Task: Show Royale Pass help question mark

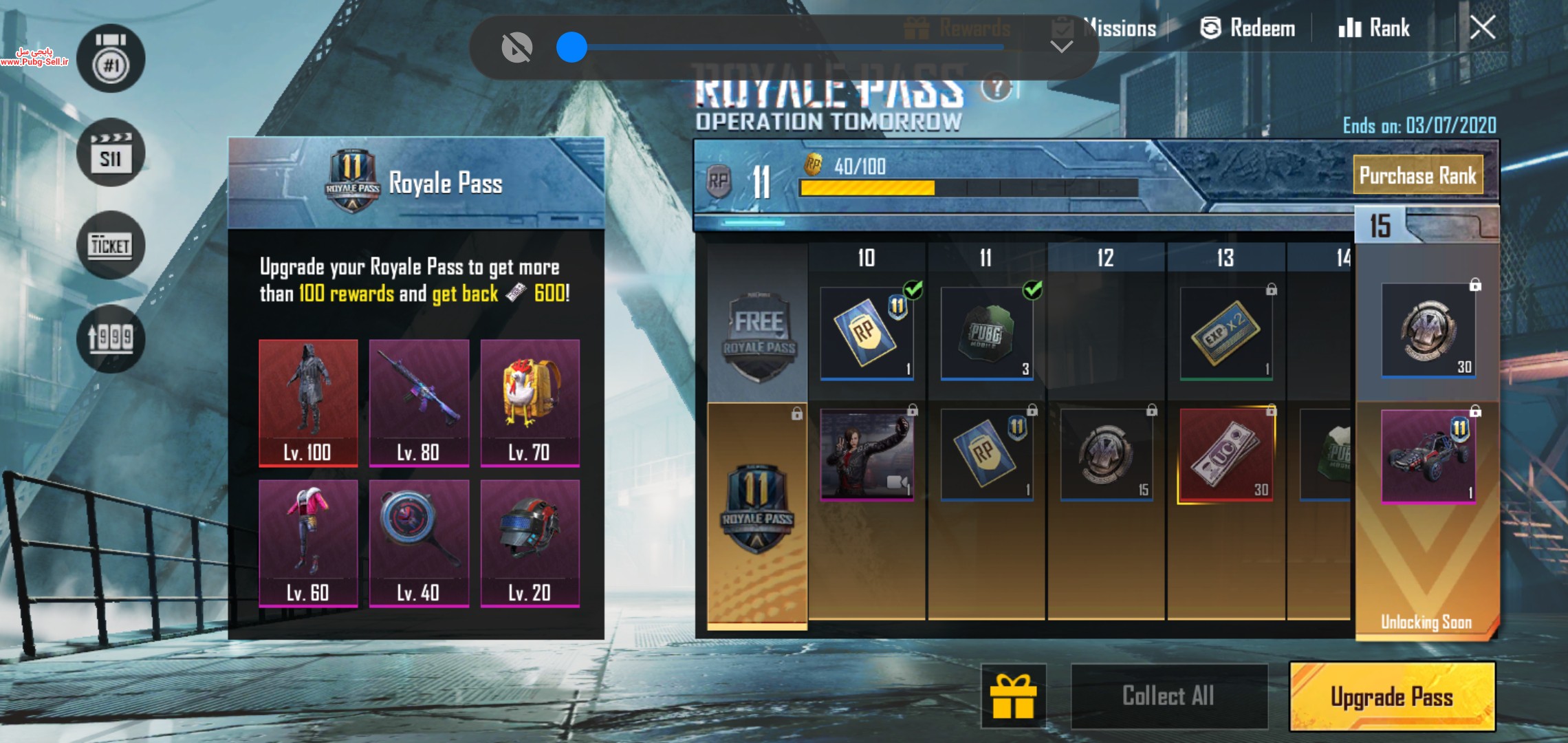Action: 996,88
